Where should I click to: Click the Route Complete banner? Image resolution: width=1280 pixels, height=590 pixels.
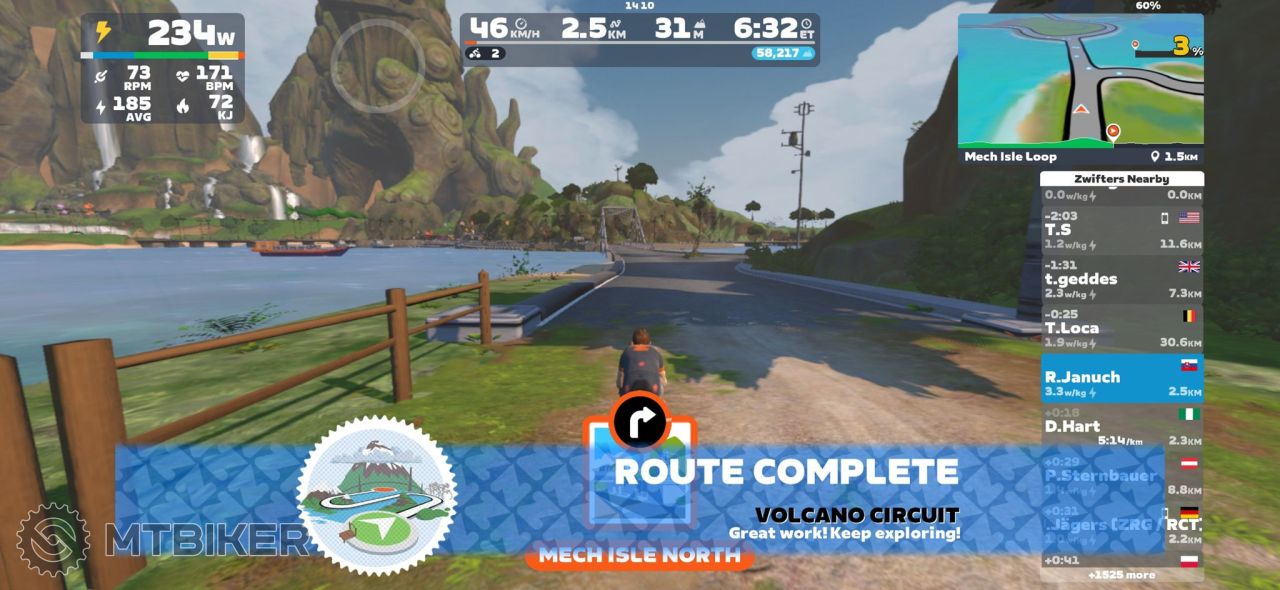point(785,472)
